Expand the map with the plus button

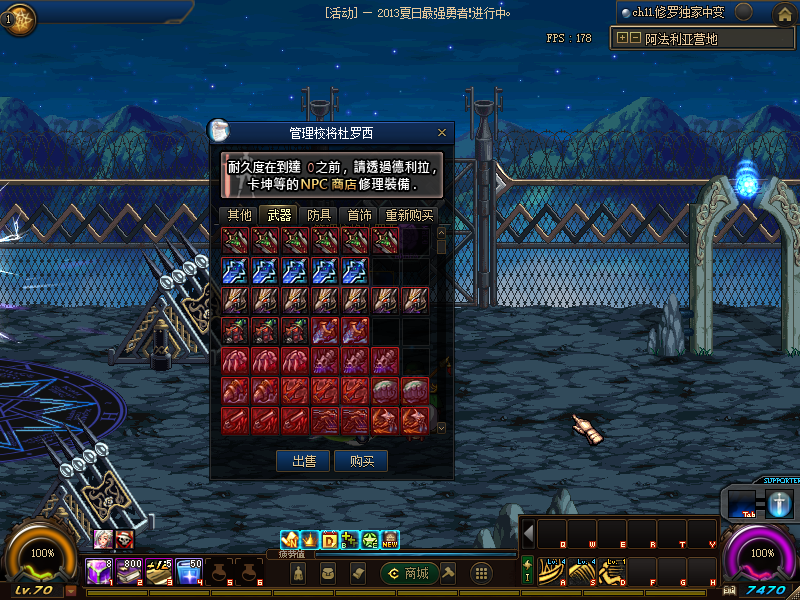click(x=623, y=39)
